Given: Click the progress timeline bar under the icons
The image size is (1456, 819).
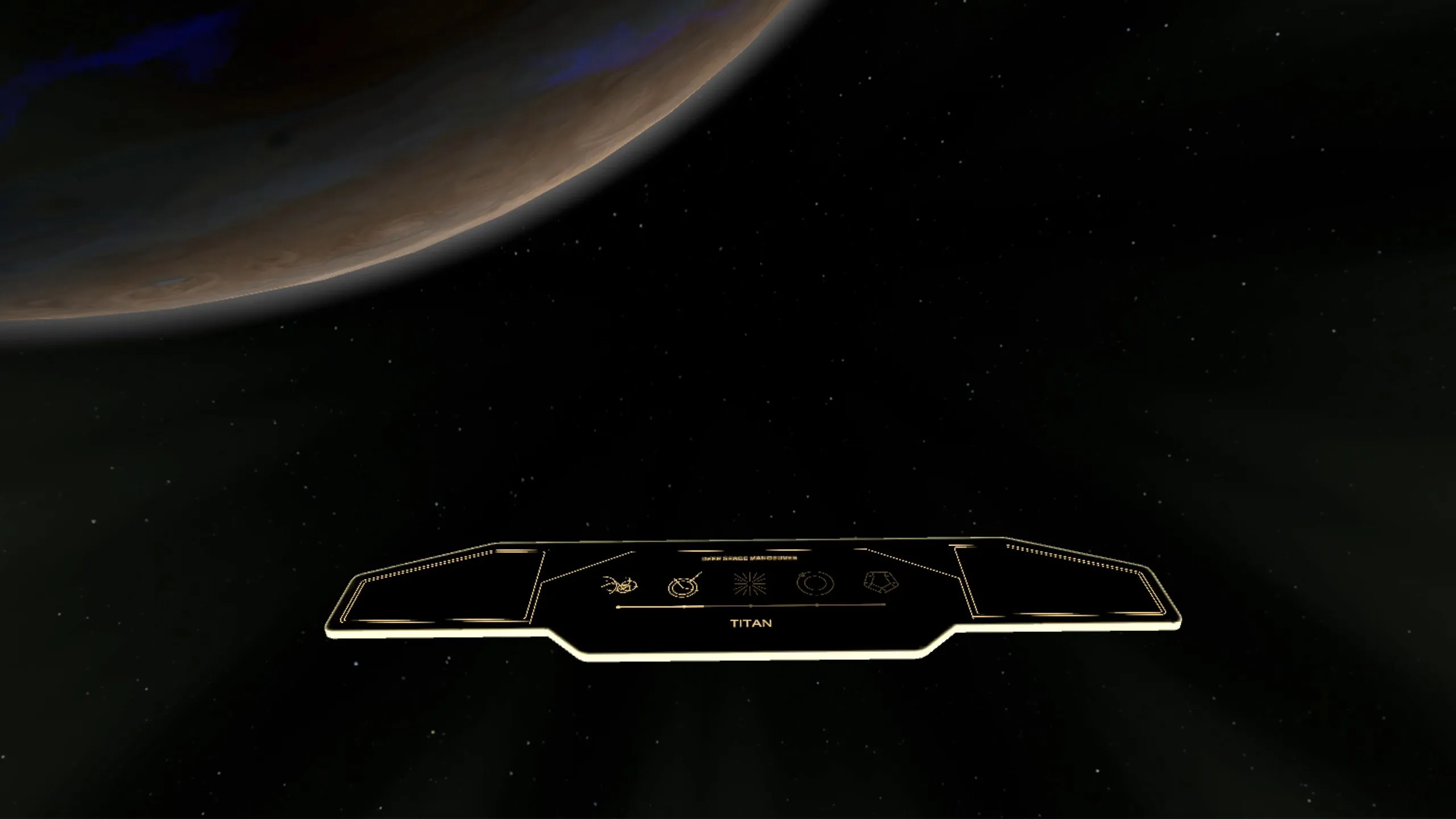Looking at the screenshot, I should pos(751,606).
